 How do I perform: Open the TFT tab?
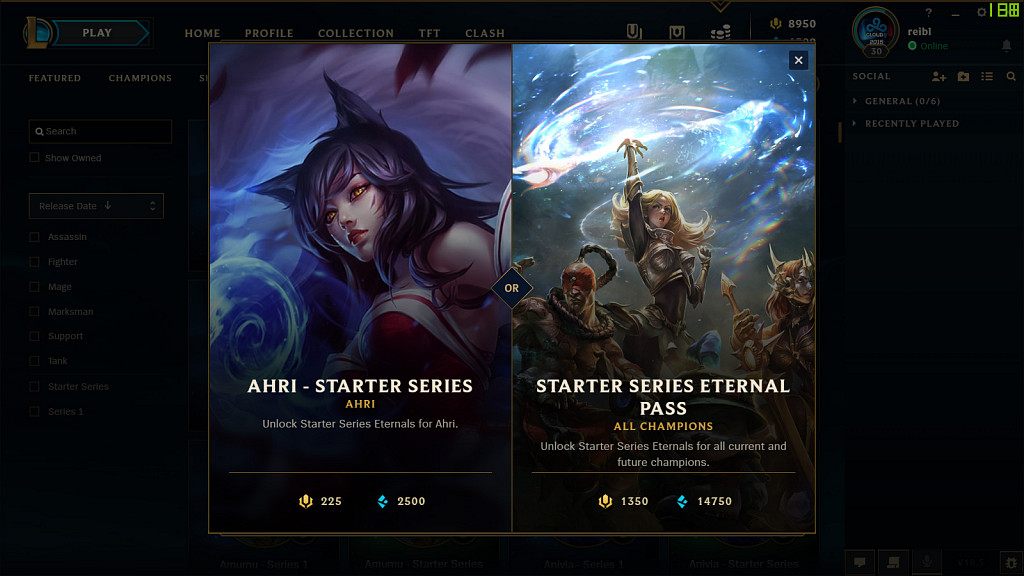(x=429, y=33)
